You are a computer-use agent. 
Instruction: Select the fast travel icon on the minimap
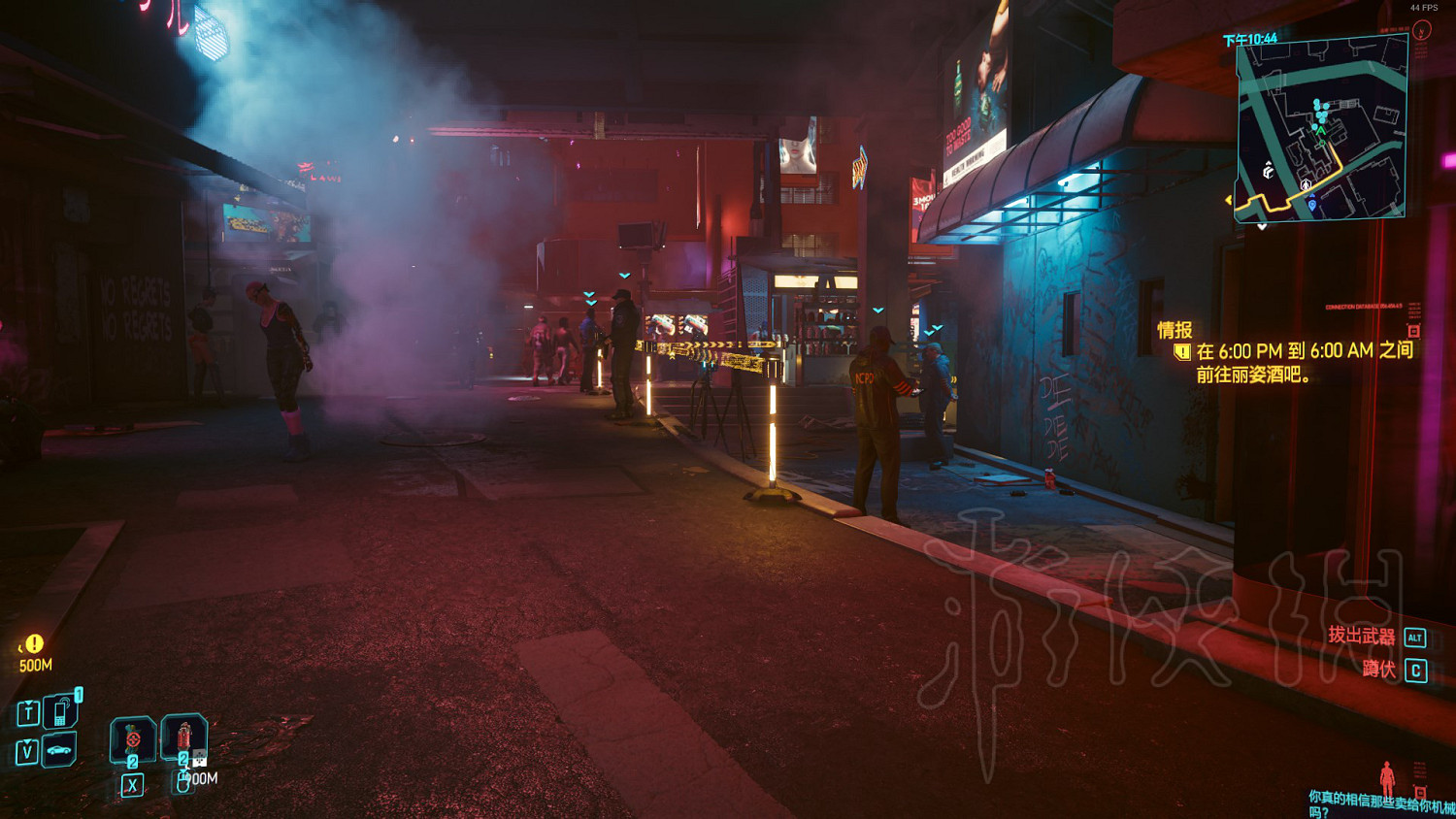1268,171
